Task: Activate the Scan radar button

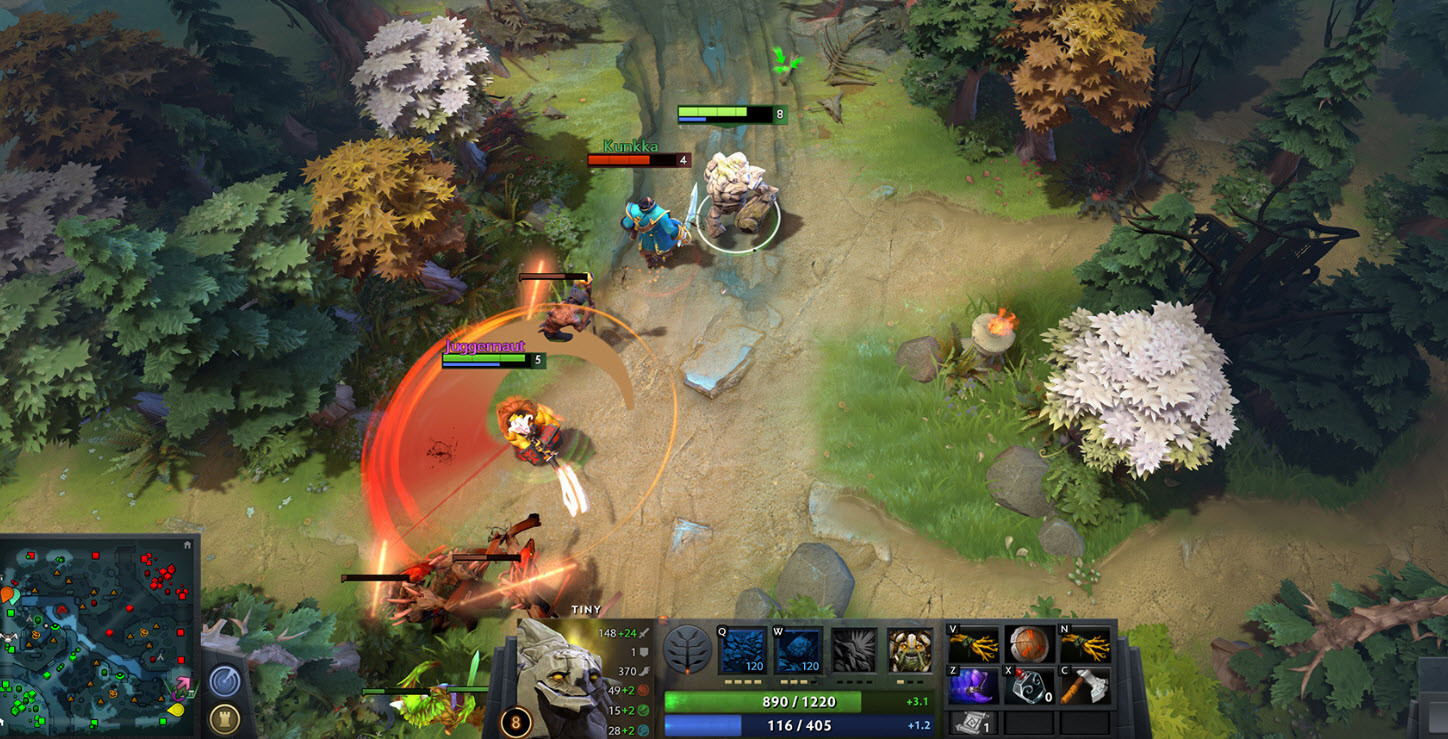Action: [x=225, y=681]
